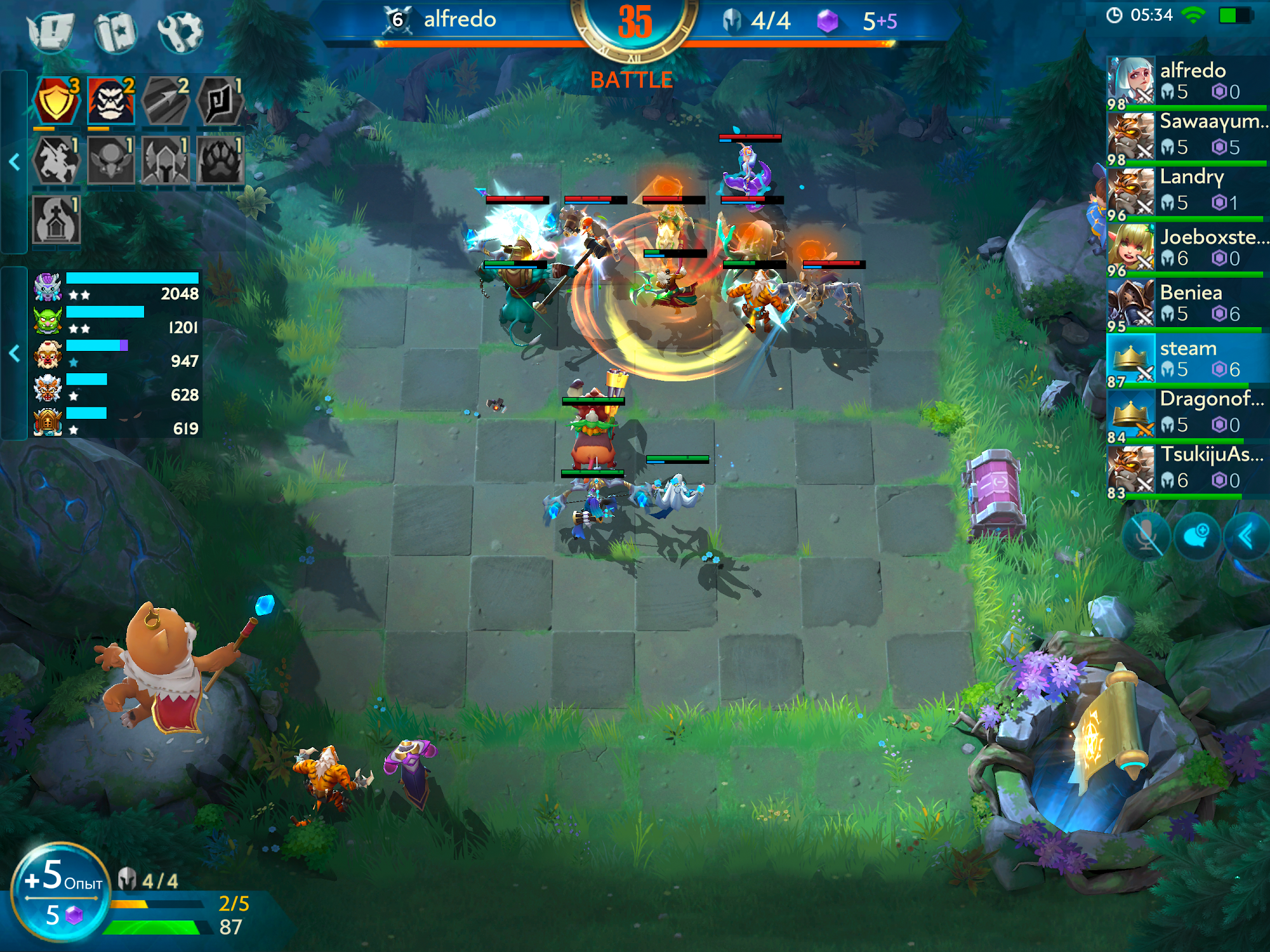Screen dimensions: 1270x952
Task: View player alfredo's board from the list
Action: (1187, 81)
